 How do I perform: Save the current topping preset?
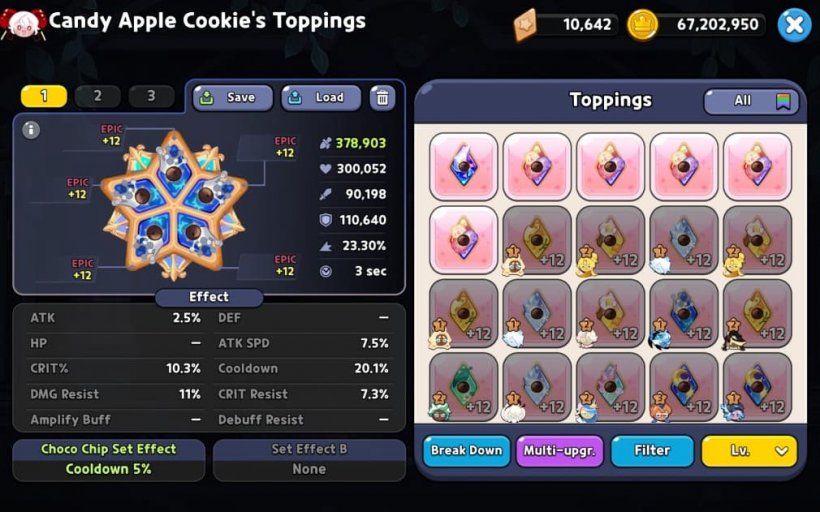point(232,98)
